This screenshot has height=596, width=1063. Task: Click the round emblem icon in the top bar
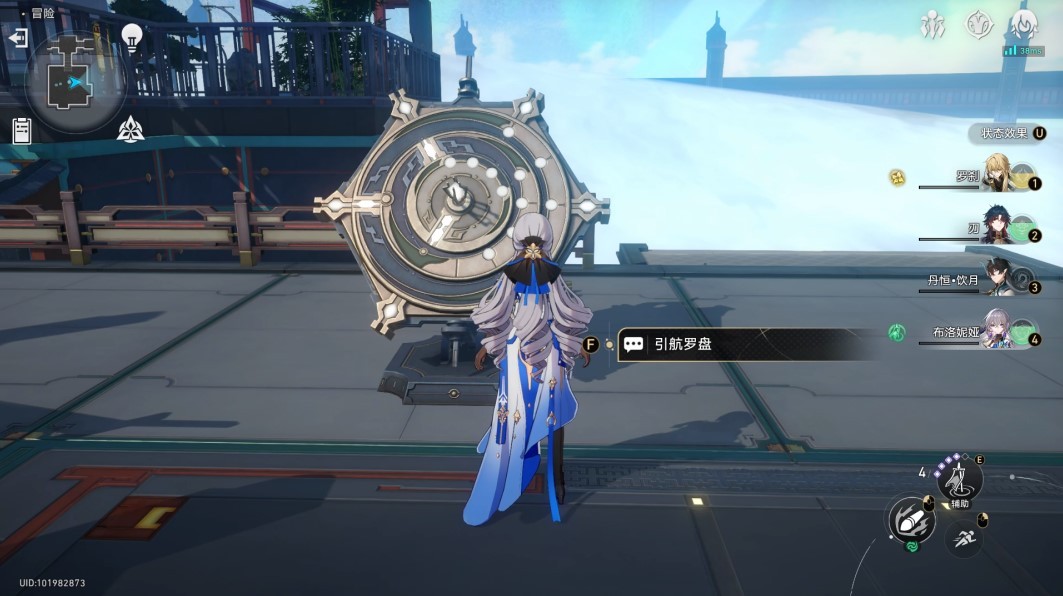978,25
